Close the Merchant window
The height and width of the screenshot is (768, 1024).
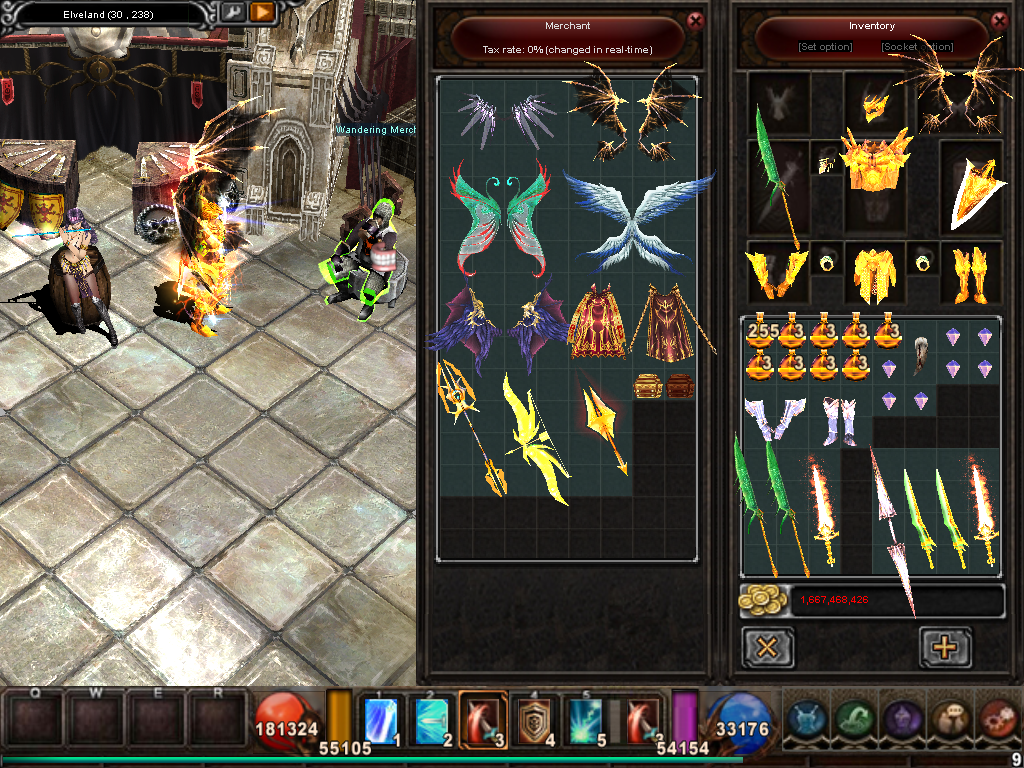tap(696, 20)
